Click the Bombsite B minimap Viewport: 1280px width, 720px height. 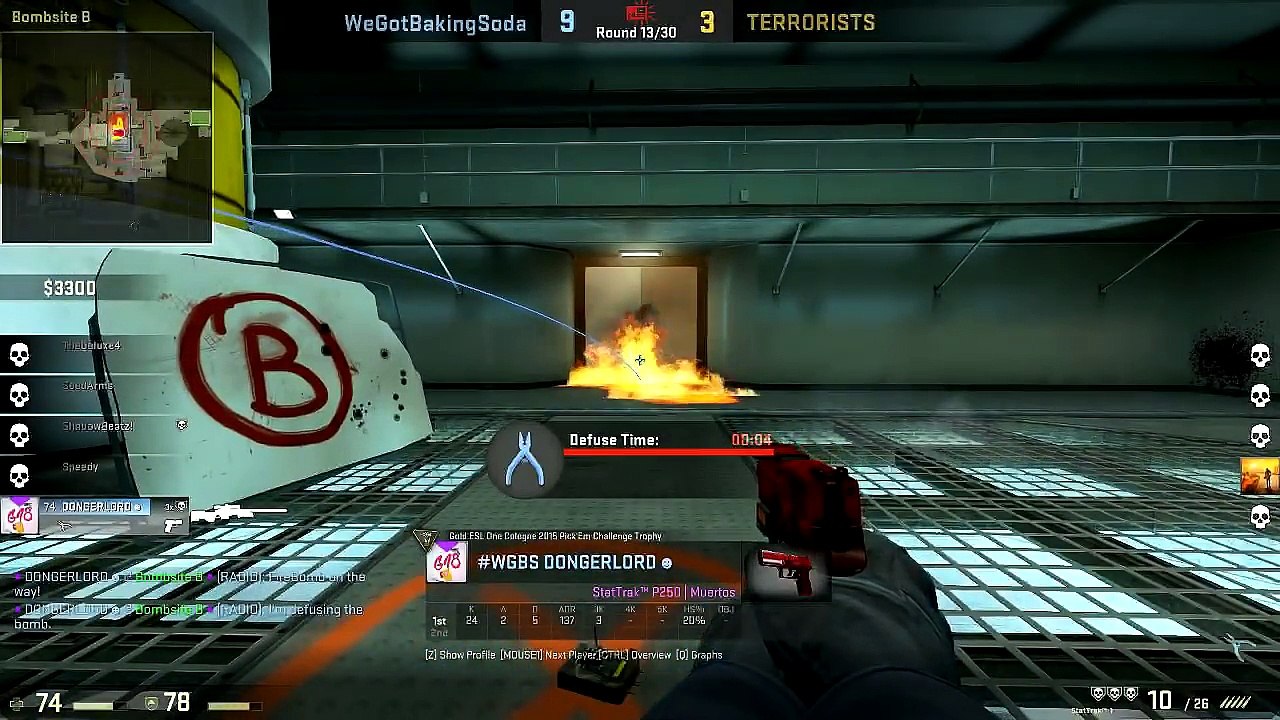tap(107, 137)
